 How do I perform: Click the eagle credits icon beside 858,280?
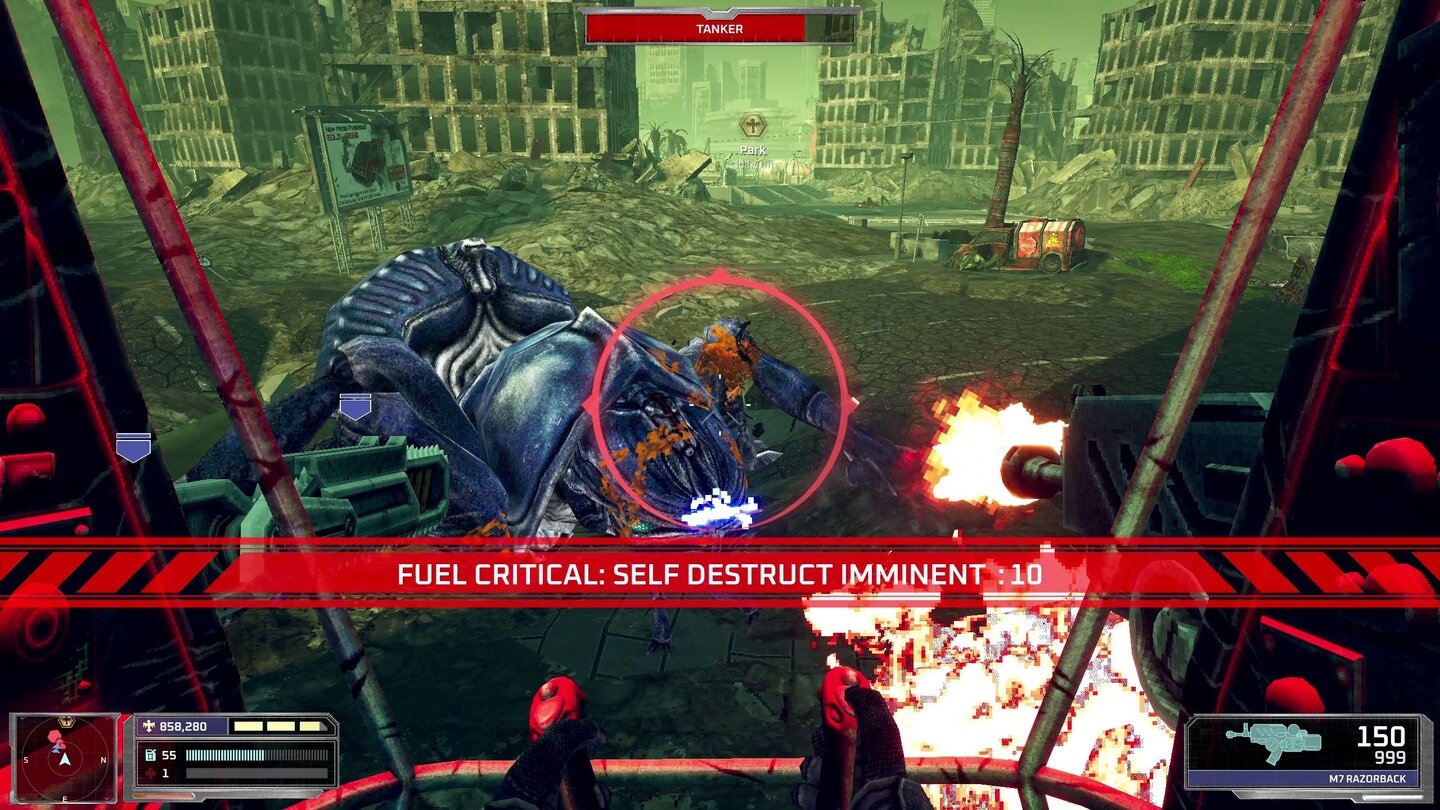[x=150, y=726]
